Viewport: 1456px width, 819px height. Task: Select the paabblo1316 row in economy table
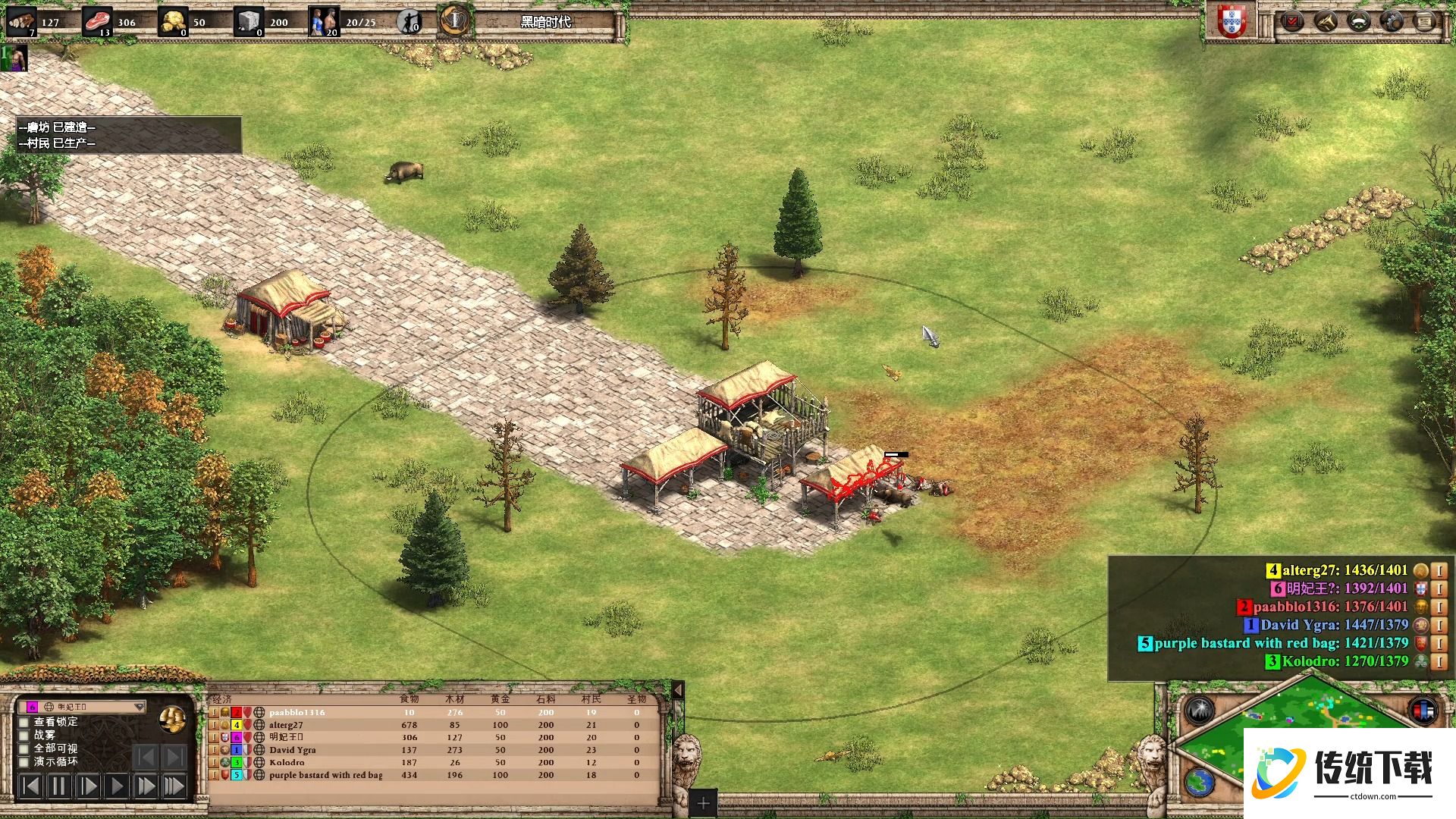tap(297, 713)
